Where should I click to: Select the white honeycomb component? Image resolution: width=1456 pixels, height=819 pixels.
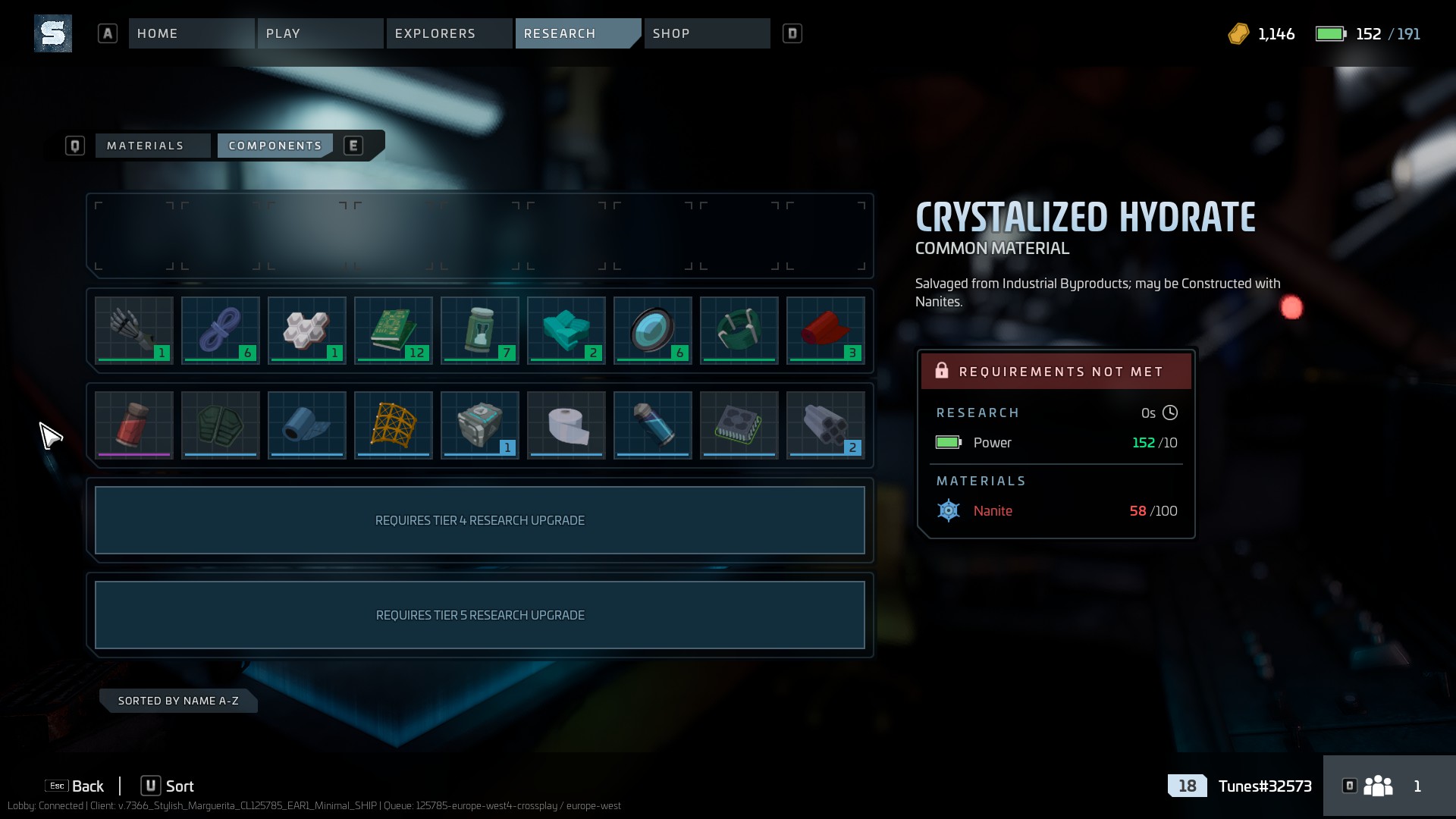coord(307,331)
